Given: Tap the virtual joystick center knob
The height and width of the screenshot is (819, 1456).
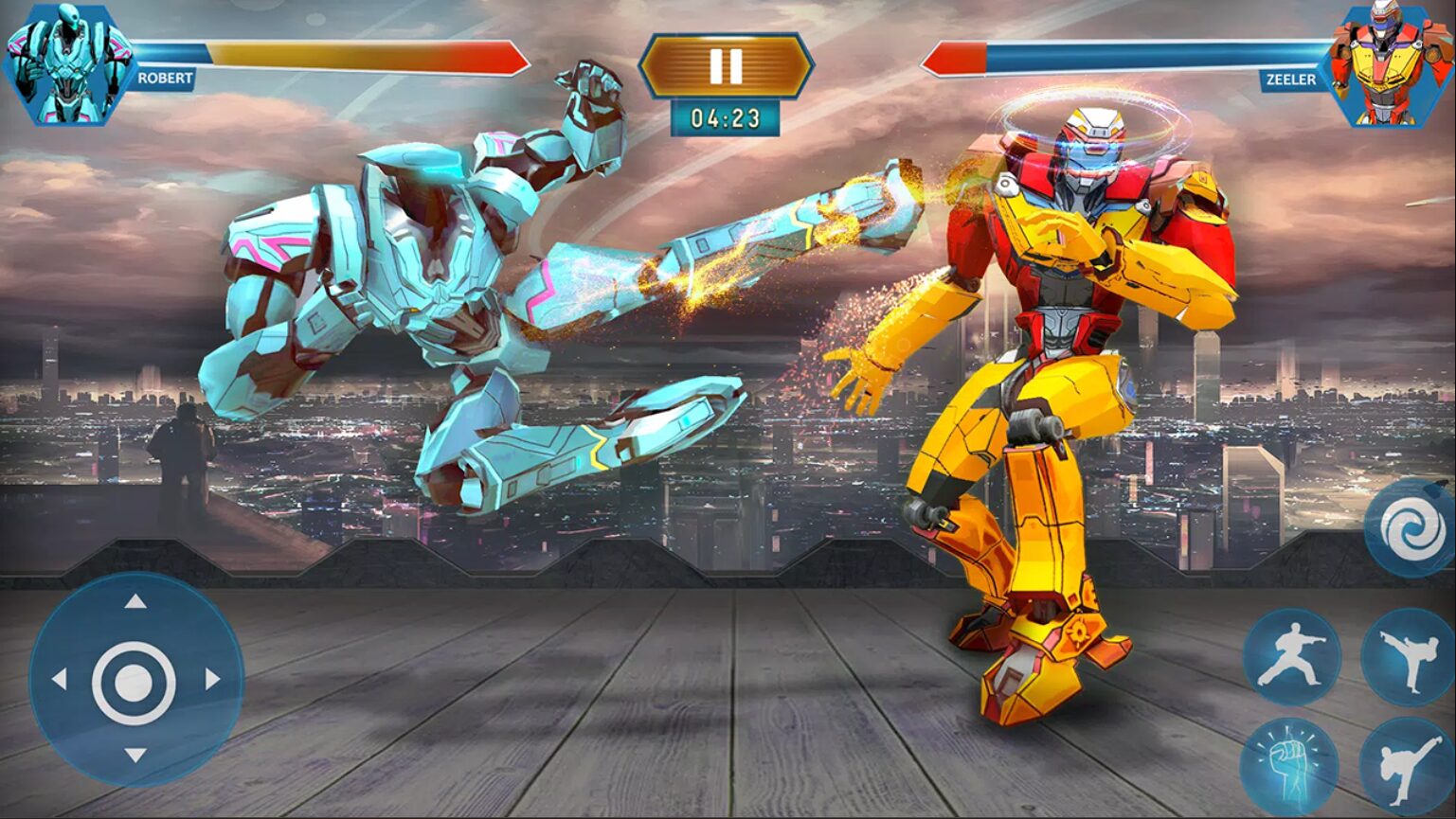Looking at the screenshot, I should pos(134,681).
